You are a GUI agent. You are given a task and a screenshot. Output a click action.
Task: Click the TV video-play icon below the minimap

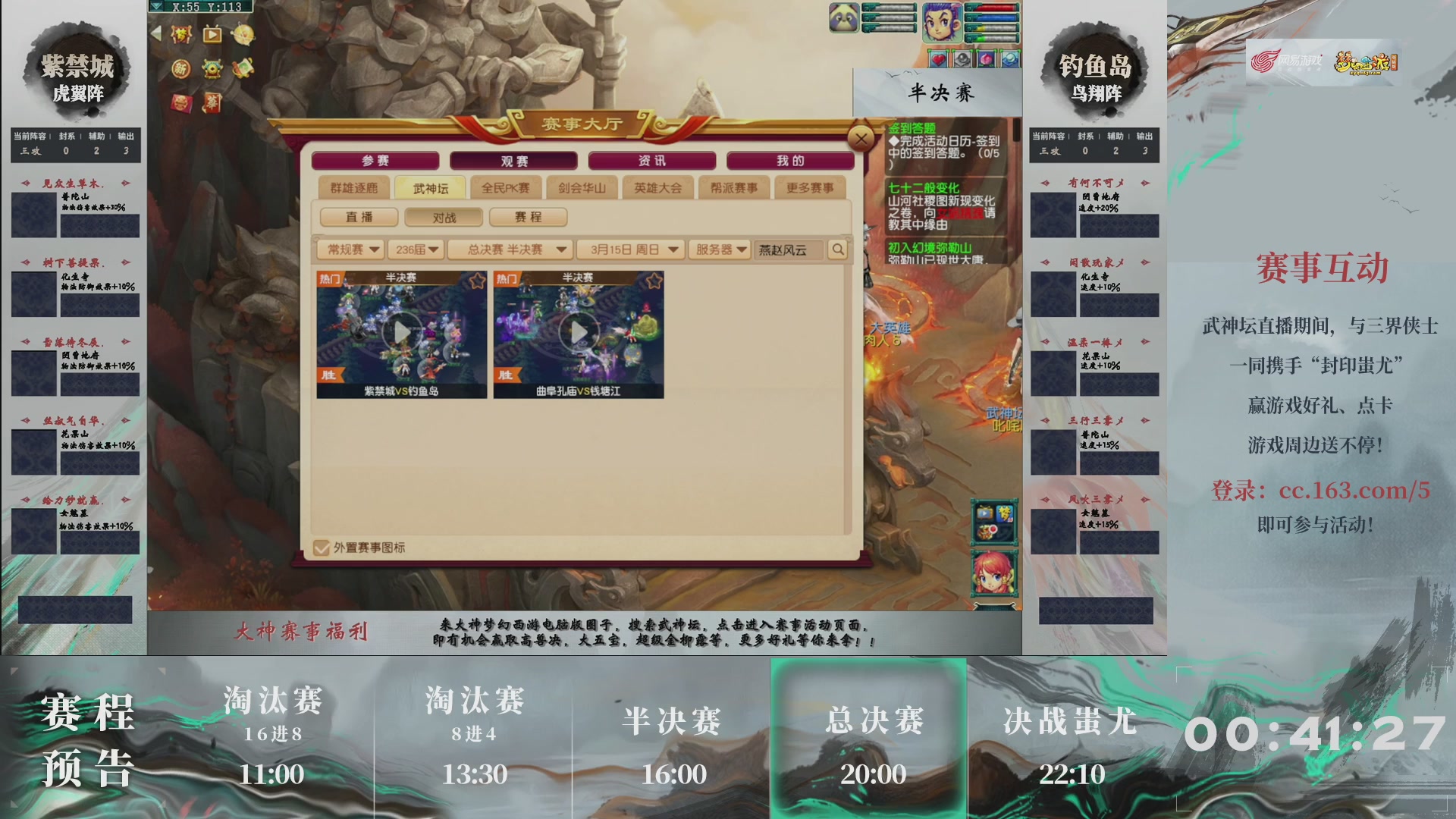212,35
